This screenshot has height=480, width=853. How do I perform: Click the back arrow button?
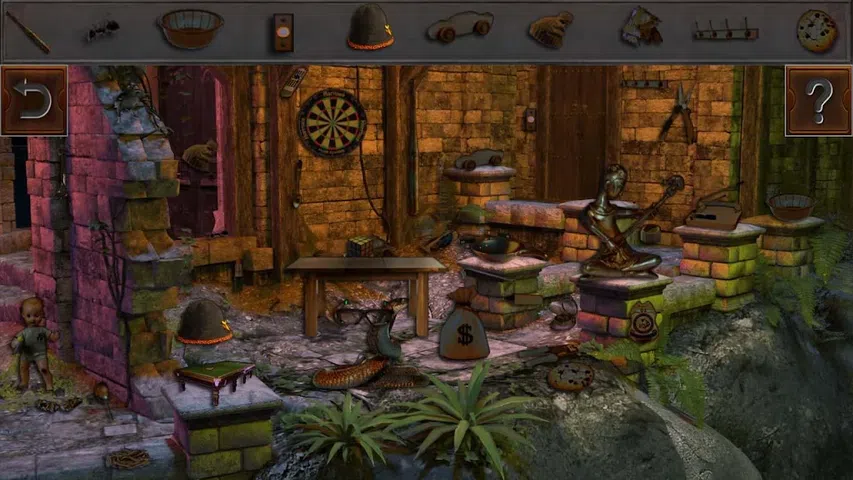(x=33, y=100)
